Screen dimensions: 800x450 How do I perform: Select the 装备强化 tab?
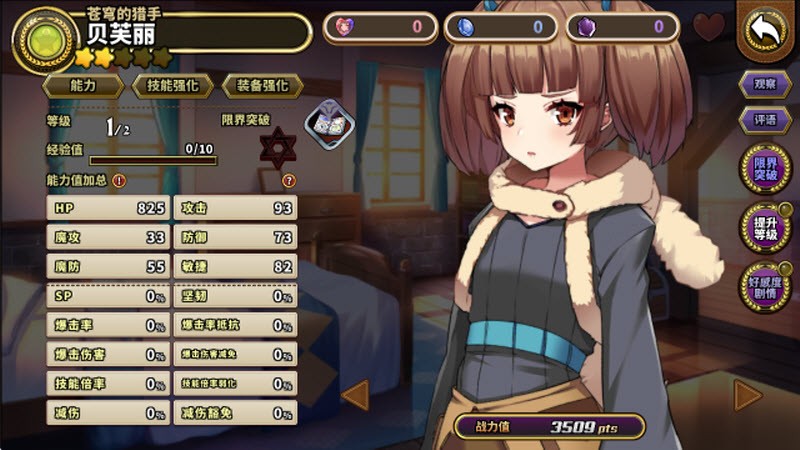tap(262, 86)
